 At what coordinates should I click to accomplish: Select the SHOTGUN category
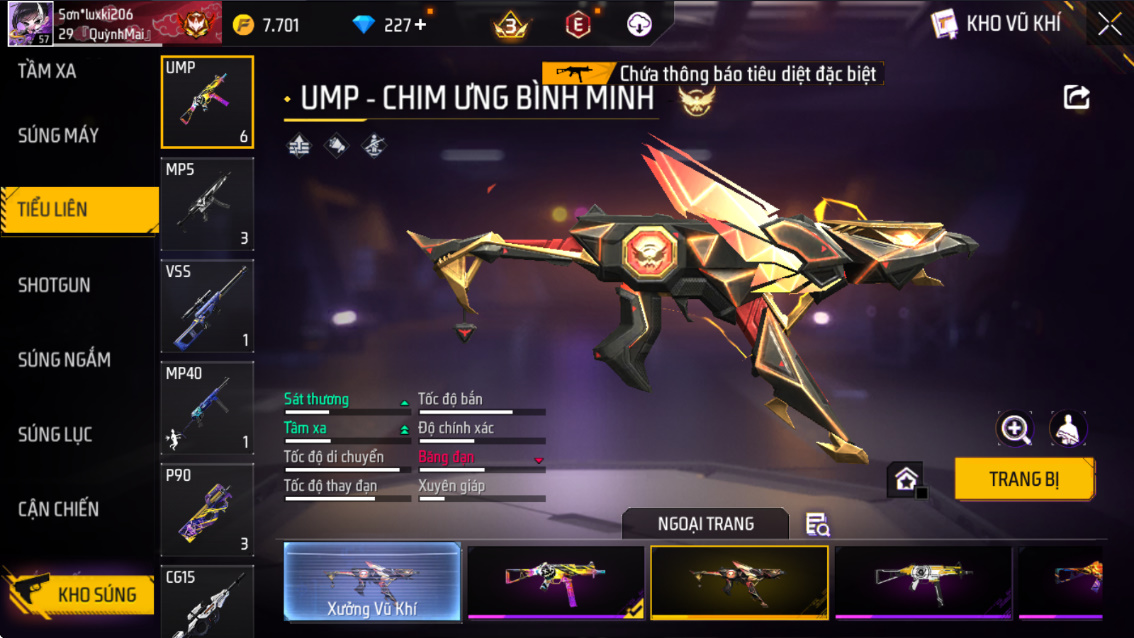(x=54, y=285)
